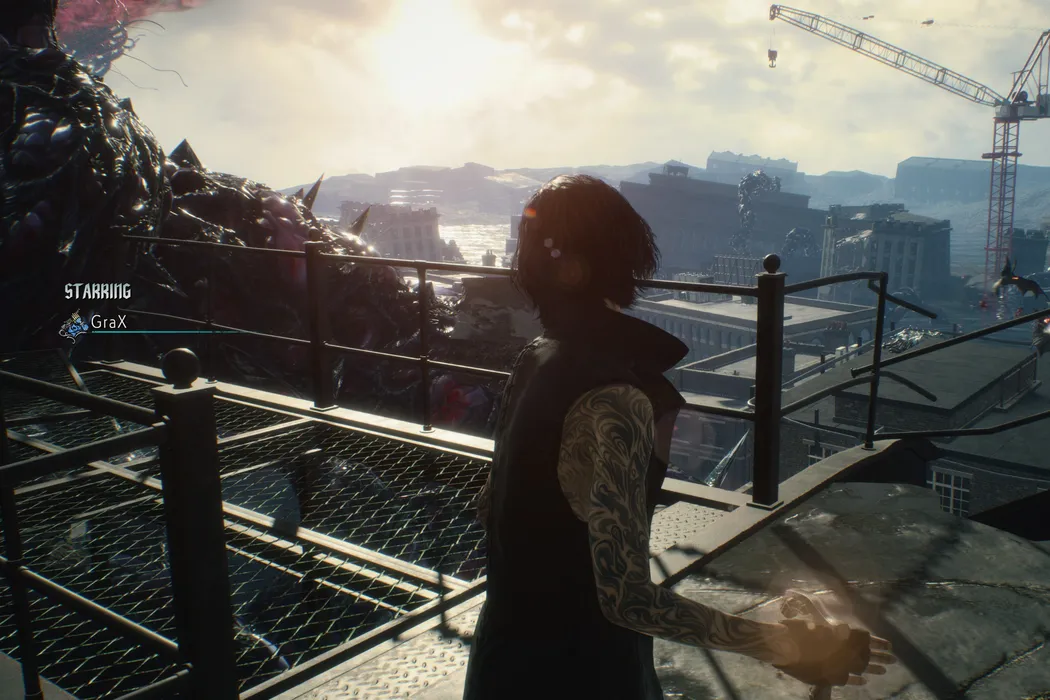The image size is (1050, 700).
Task: Select the GraX player name entry
Action: pos(110,322)
